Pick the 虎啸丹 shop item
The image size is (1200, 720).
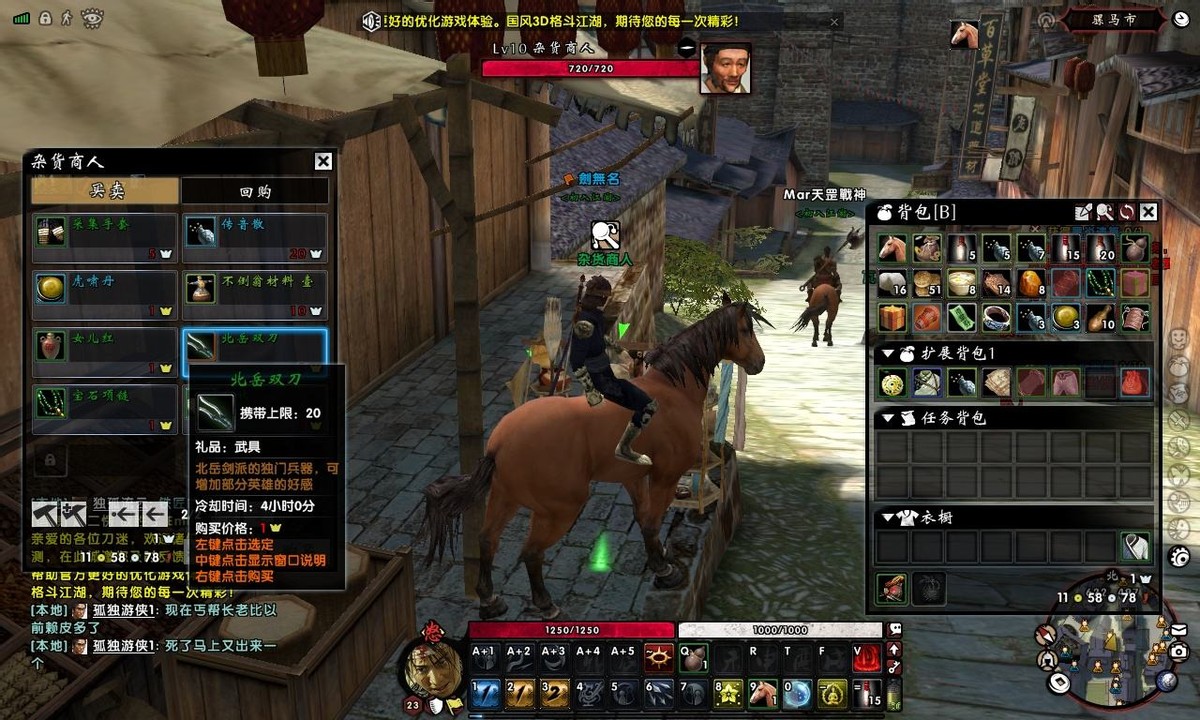pos(105,295)
